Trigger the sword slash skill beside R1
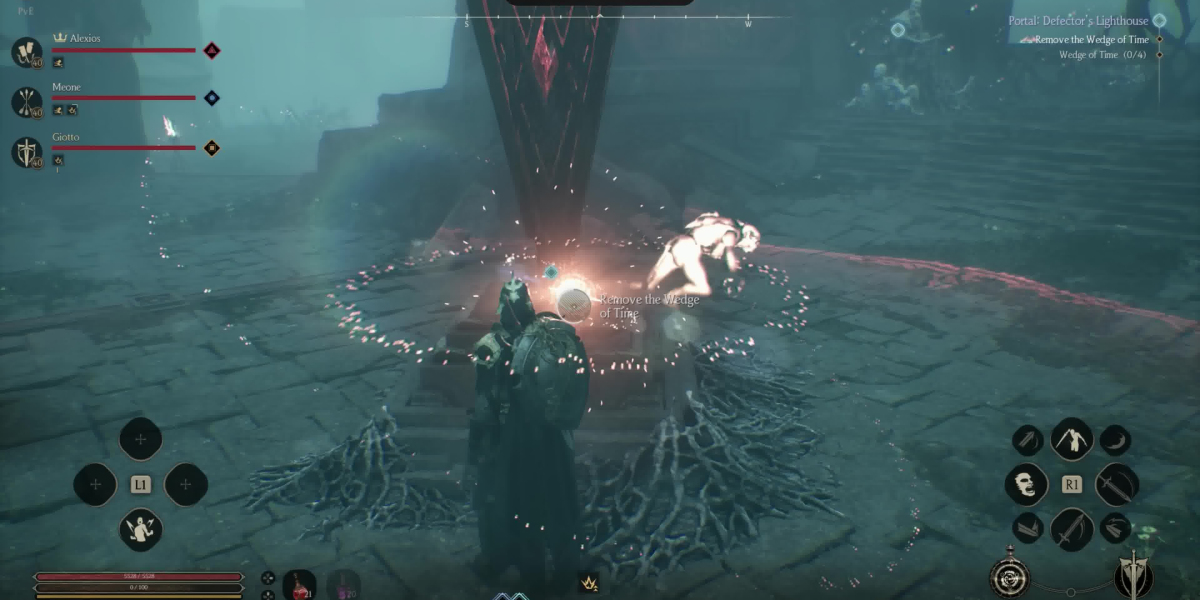The height and width of the screenshot is (600, 1200). (1116, 484)
